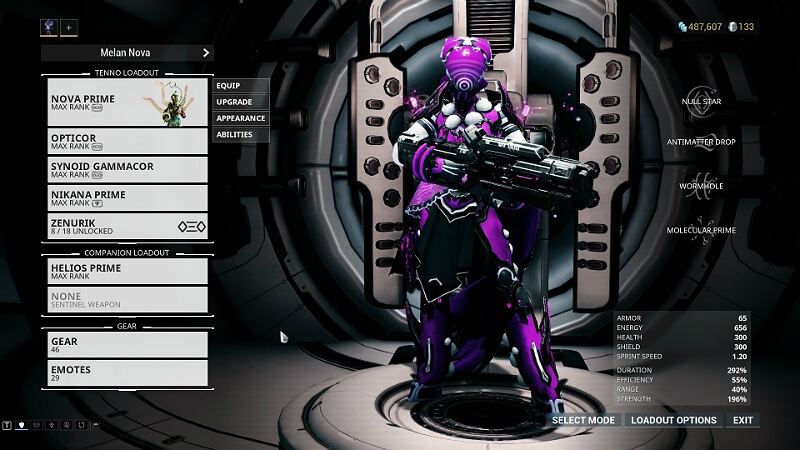This screenshot has width=800, height=450.
Task: Select the Antimatter Drop ability
Action: click(700, 142)
